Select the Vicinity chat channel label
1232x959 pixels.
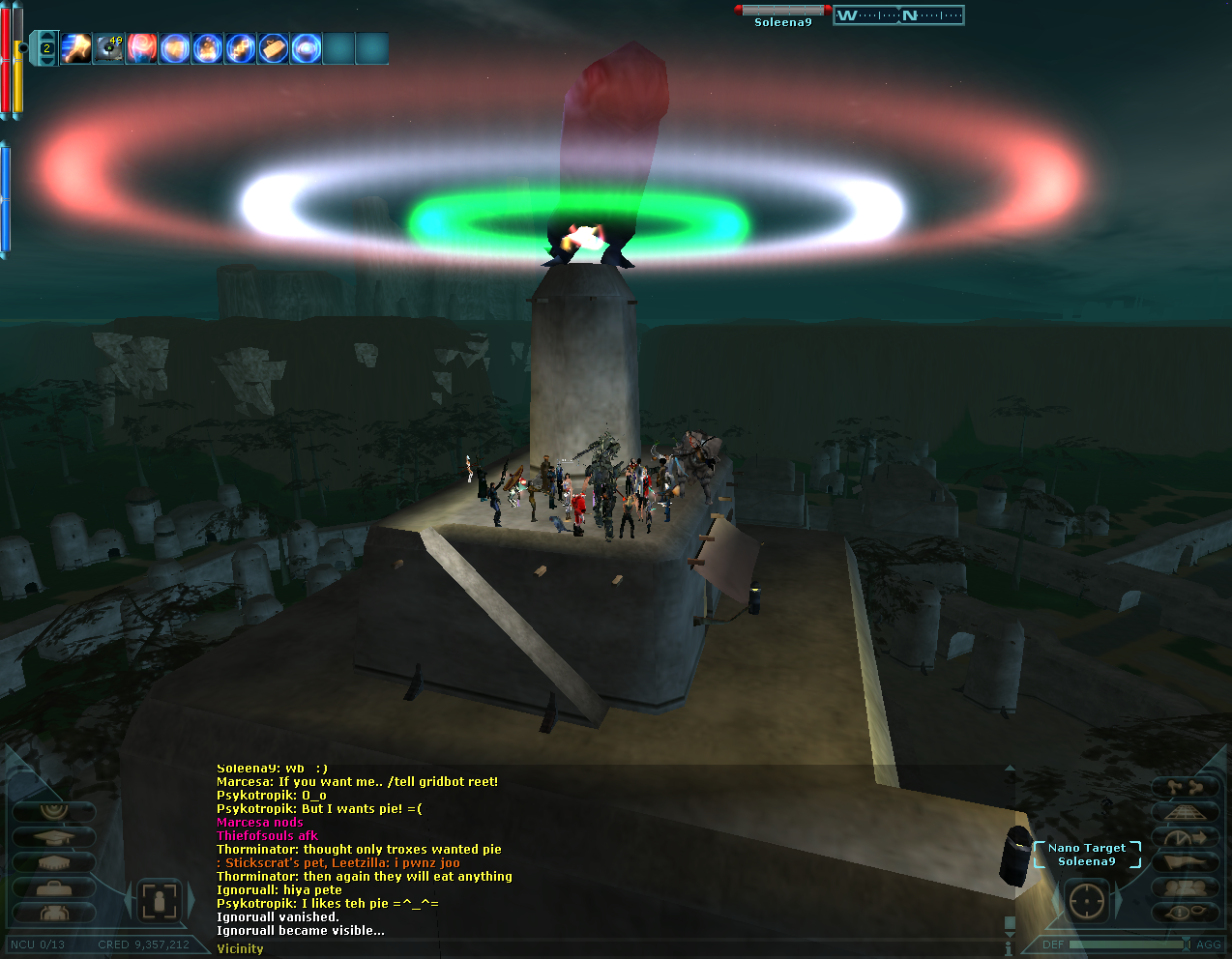tap(240, 948)
